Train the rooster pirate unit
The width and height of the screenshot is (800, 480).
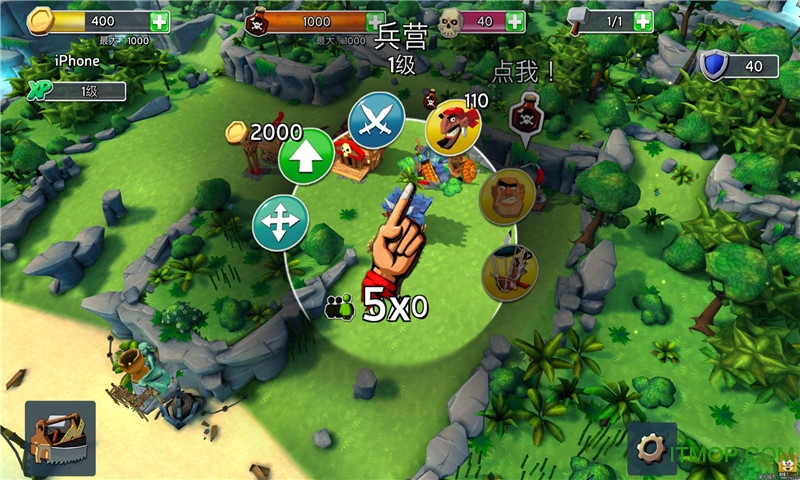(453, 127)
